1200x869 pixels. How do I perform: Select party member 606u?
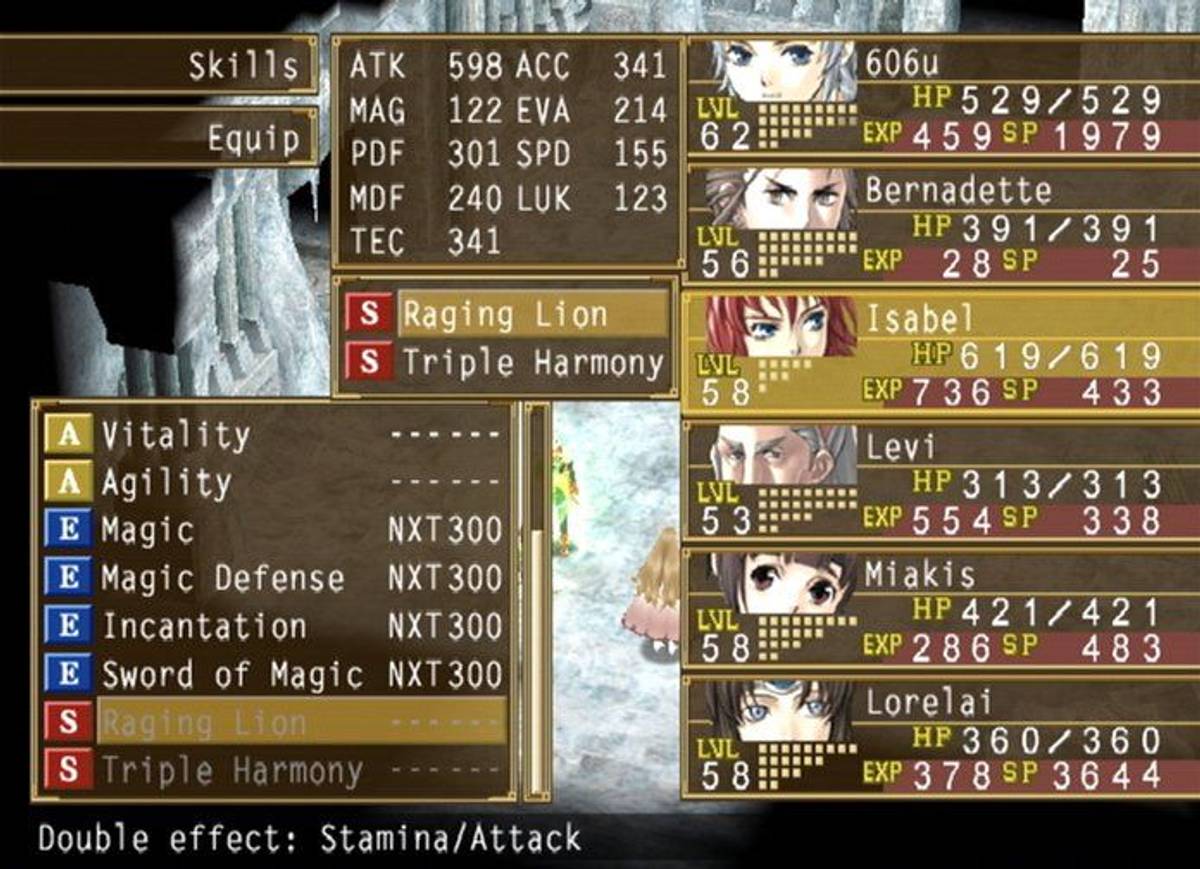[x=938, y=98]
